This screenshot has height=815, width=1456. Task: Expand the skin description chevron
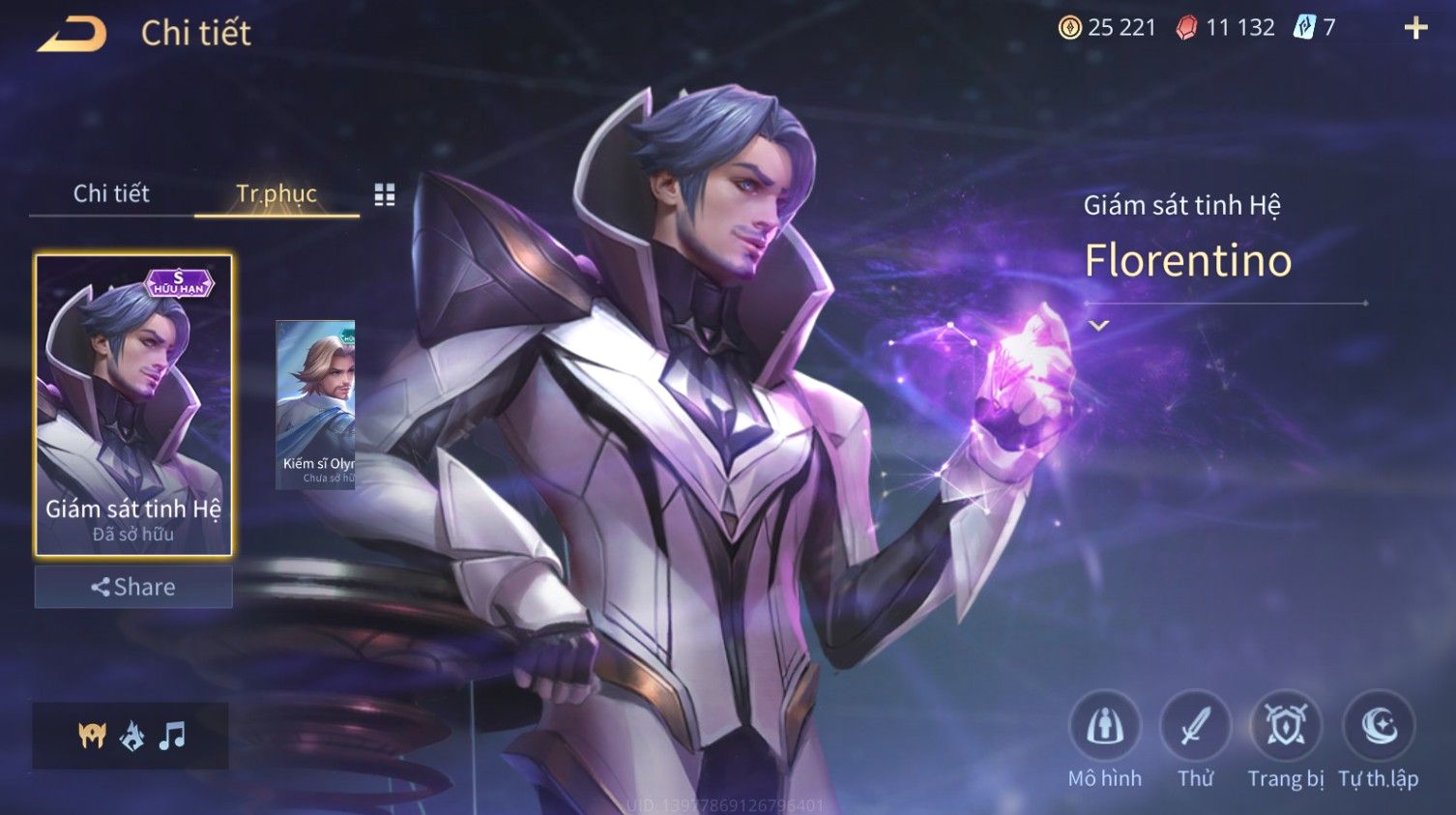click(1098, 326)
